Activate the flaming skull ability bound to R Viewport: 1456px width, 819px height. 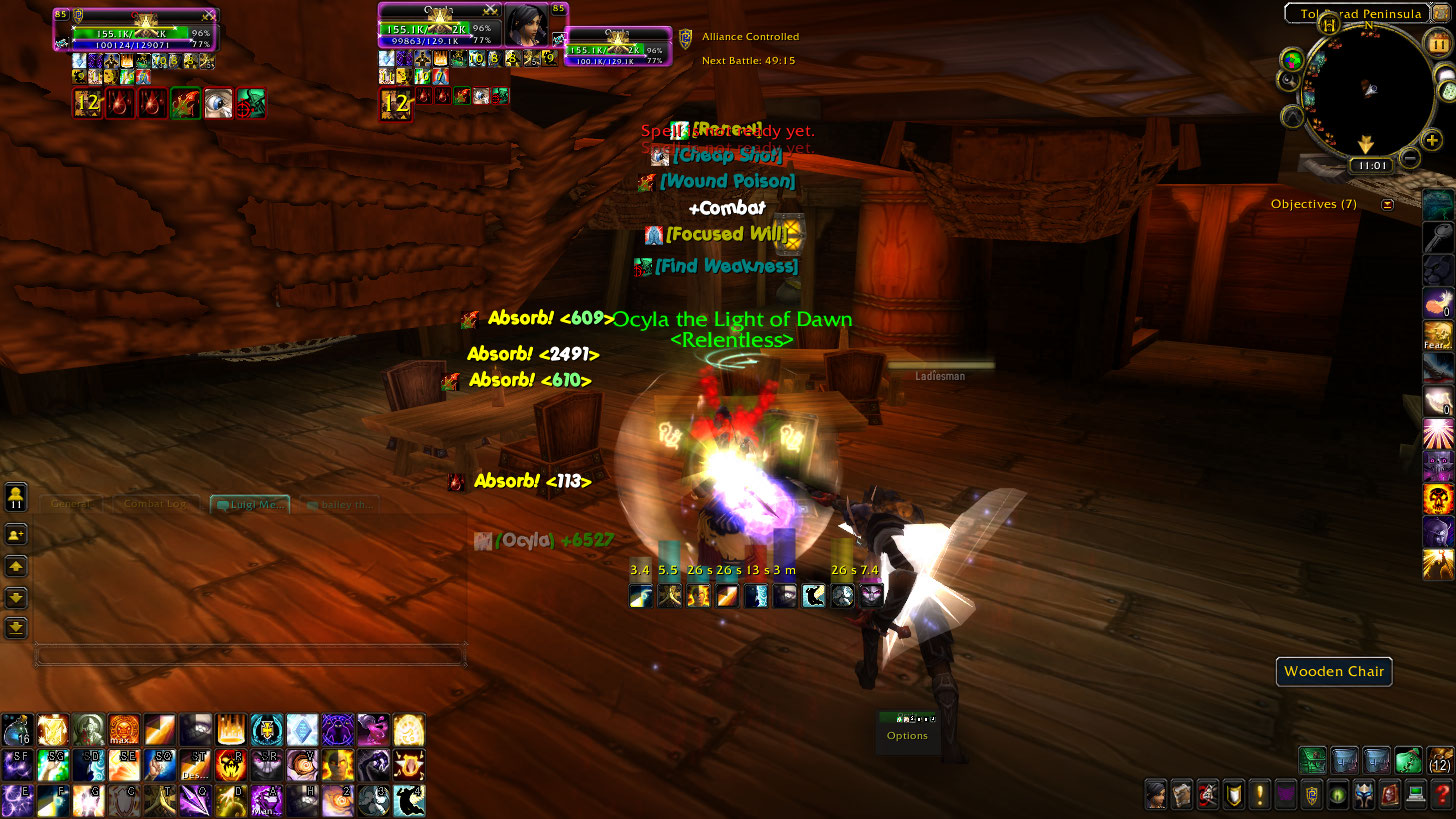(x=231, y=764)
